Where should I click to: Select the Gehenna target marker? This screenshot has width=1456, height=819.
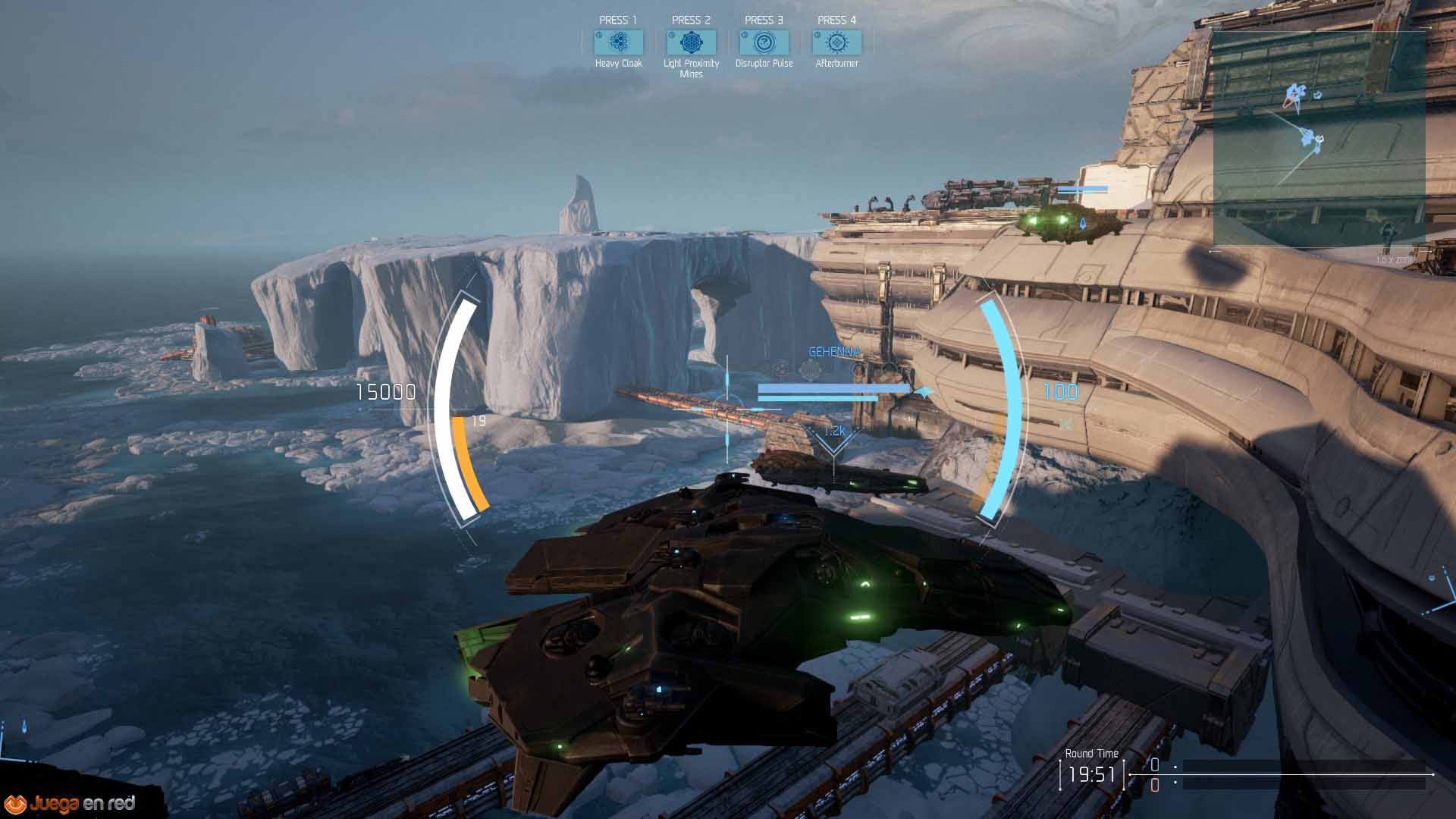click(834, 352)
